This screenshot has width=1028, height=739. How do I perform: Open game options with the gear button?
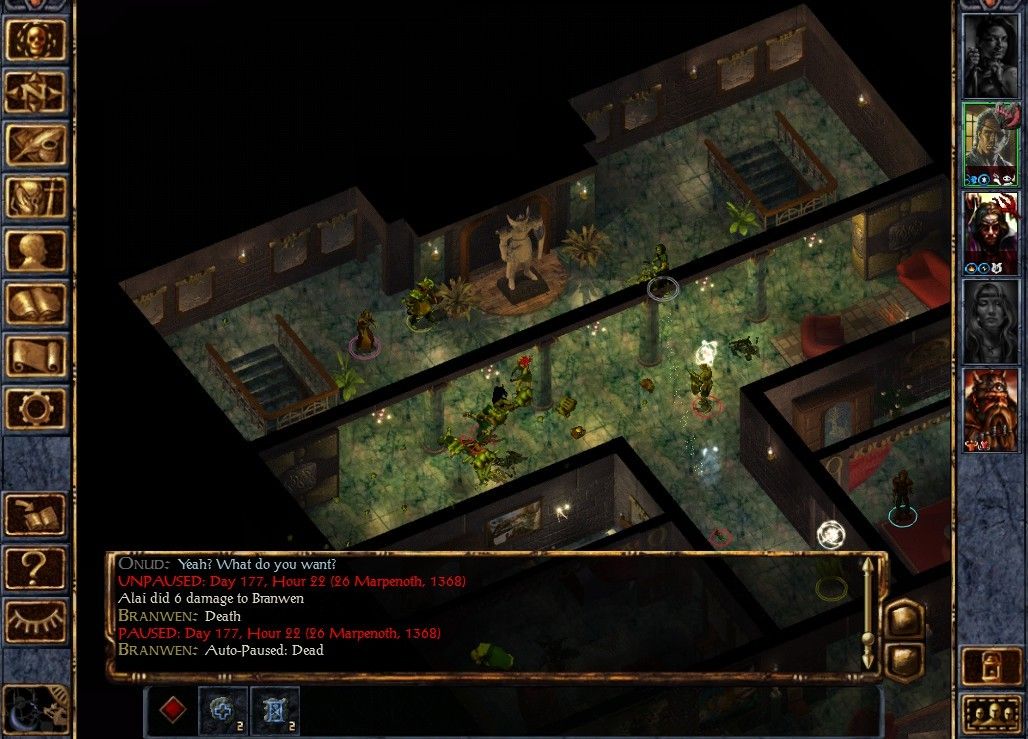[x=36, y=408]
